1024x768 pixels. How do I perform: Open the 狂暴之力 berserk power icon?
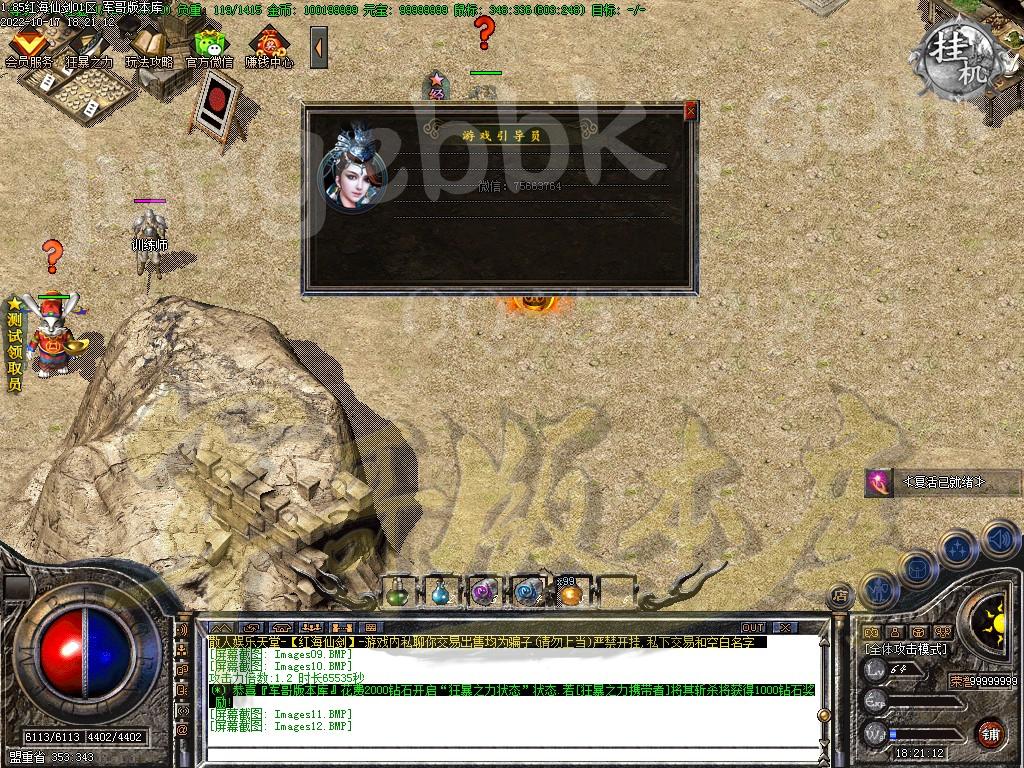[89, 46]
